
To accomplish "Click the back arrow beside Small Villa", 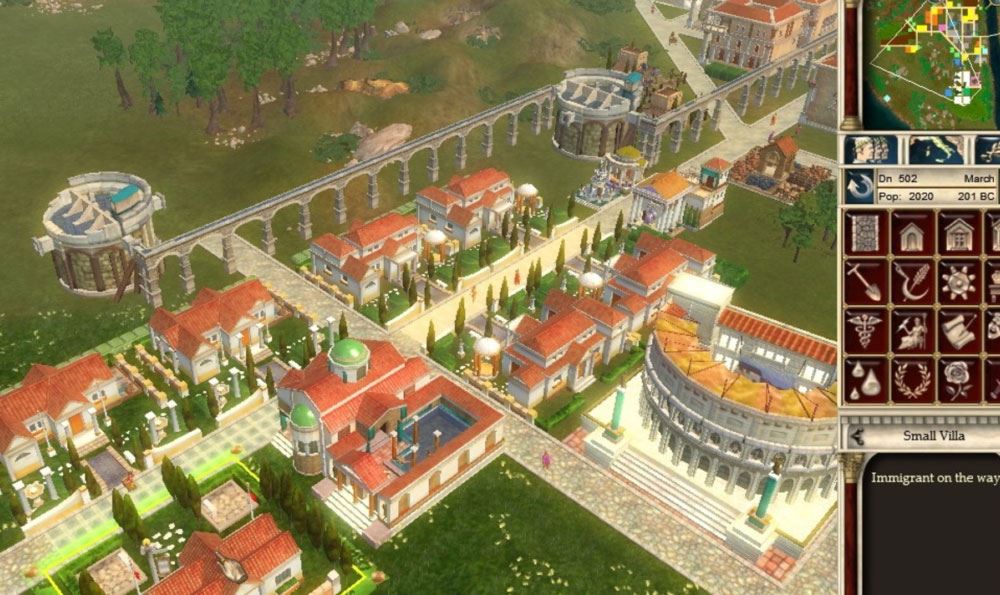I will coord(857,436).
